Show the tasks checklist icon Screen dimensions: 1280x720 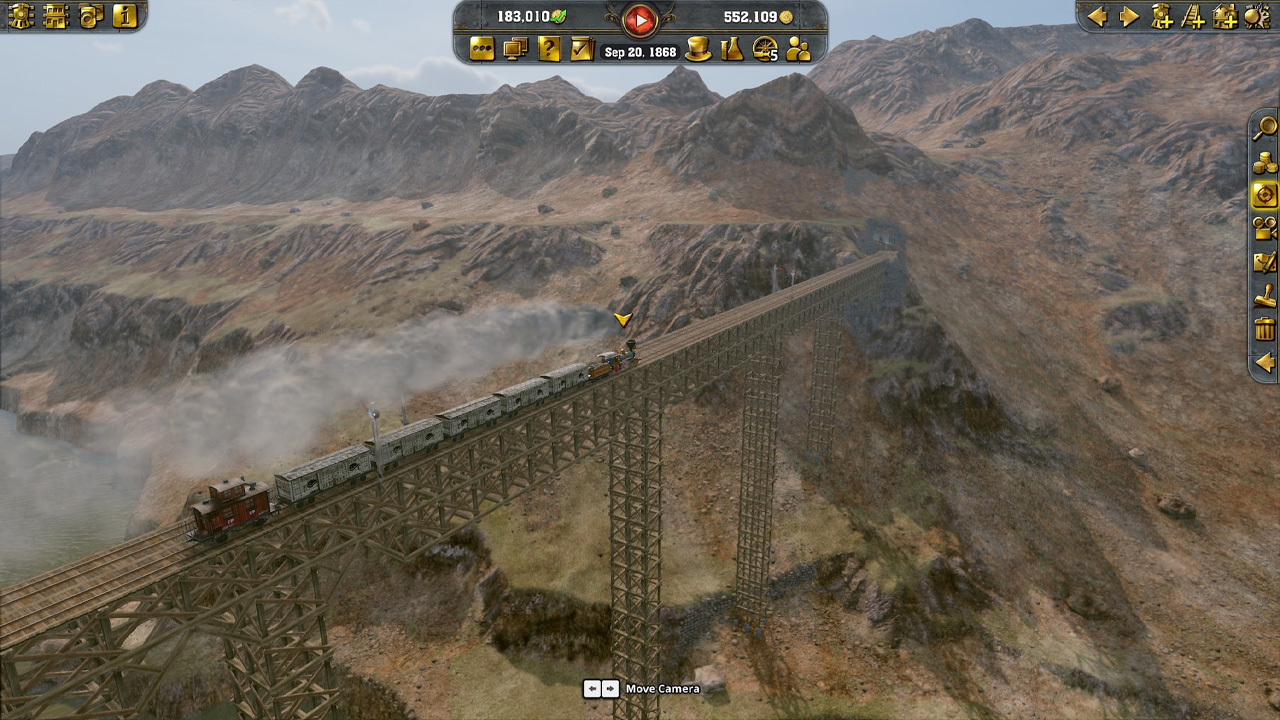(582, 49)
